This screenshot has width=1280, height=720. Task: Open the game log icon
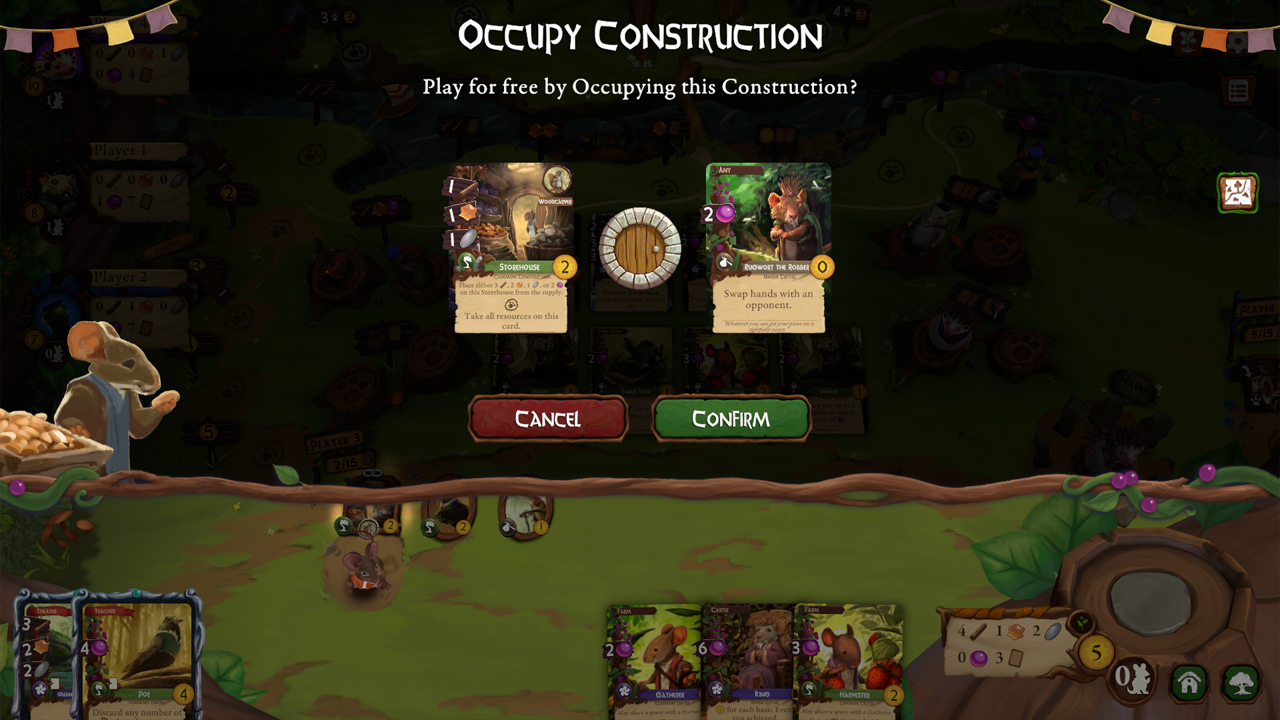(x=1239, y=88)
